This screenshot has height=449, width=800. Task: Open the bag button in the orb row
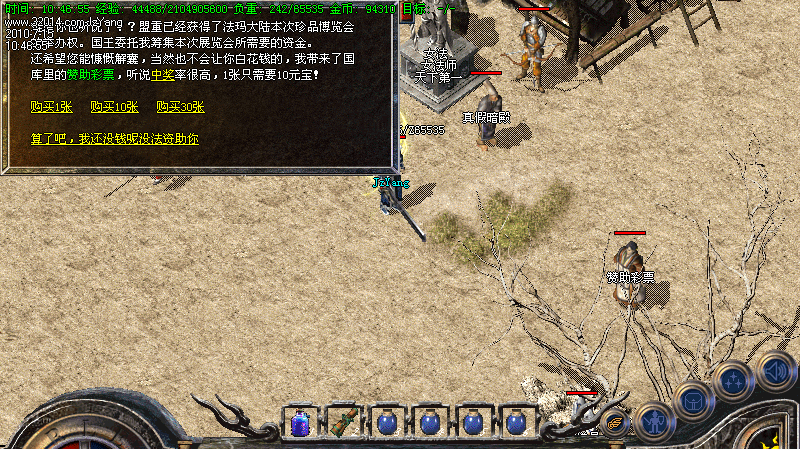pos(693,400)
